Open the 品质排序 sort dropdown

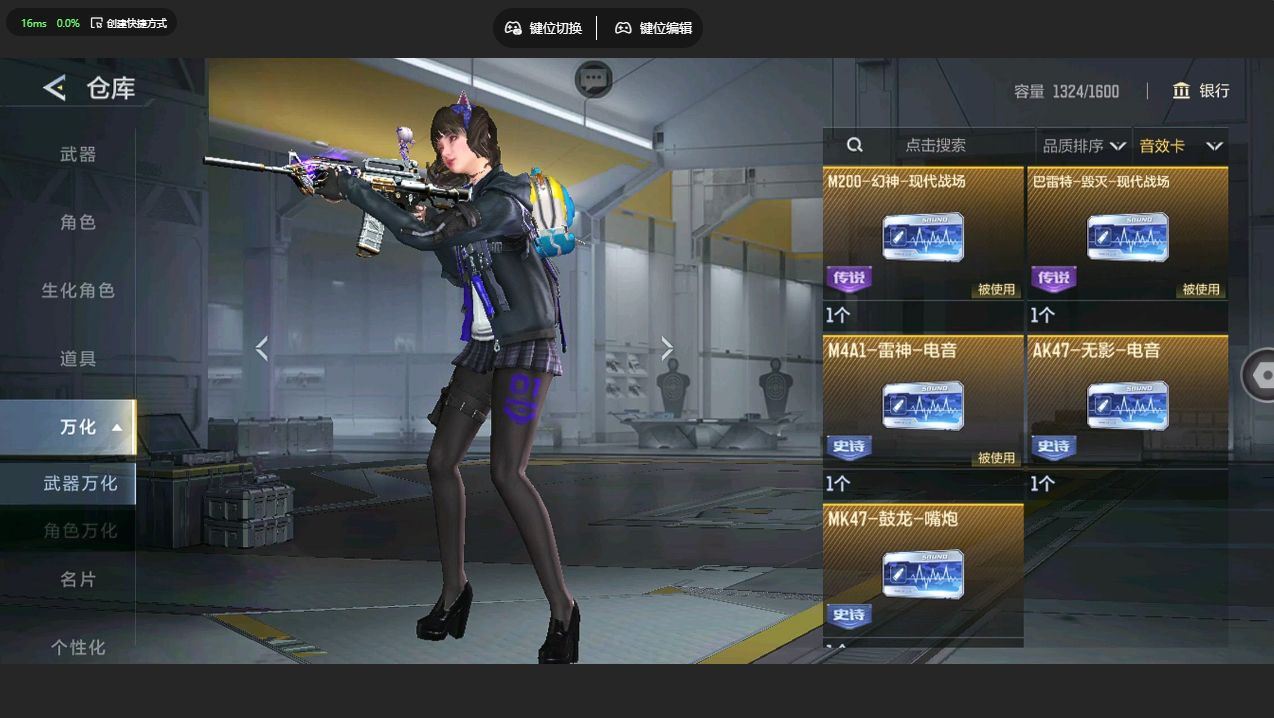click(1084, 146)
